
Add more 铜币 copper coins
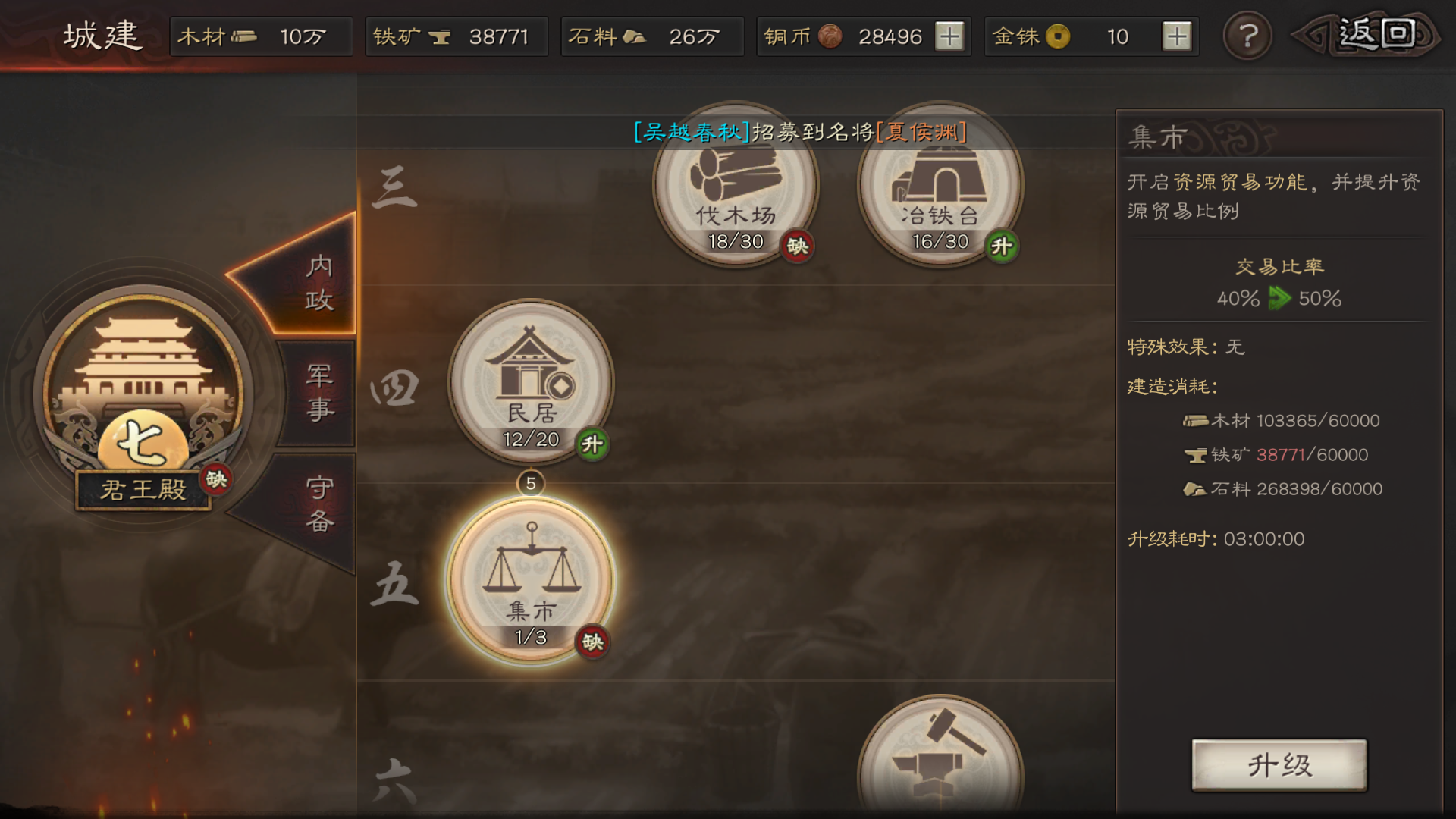(x=949, y=36)
